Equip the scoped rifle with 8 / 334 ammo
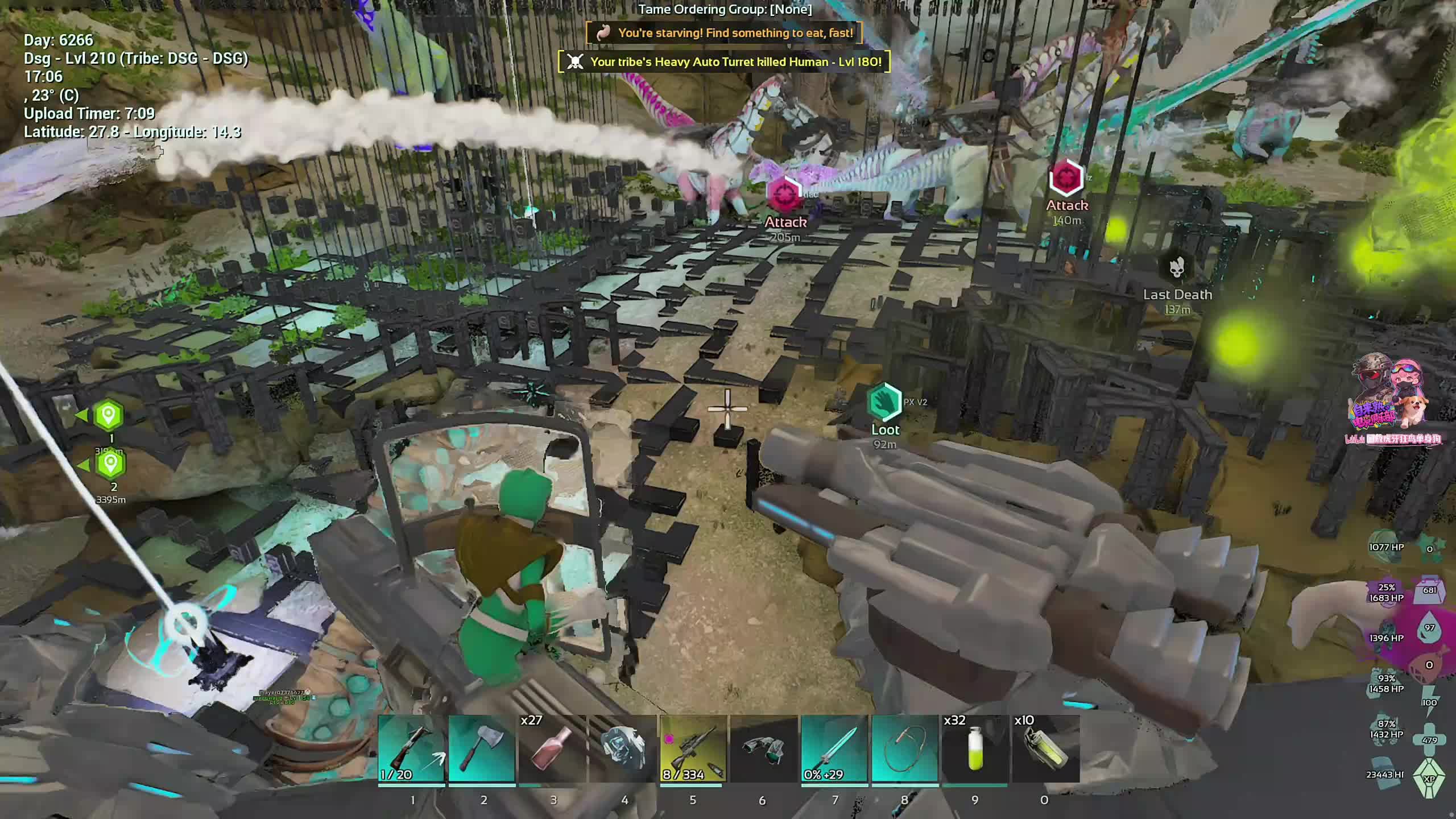Viewport: 1456px width, 819px height. click(x=693, y=748)
